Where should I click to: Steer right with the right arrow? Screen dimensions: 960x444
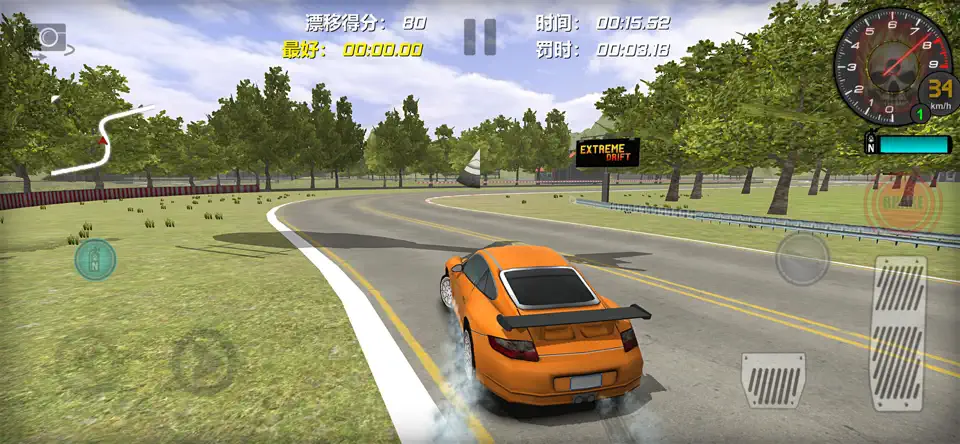(203, 362)
